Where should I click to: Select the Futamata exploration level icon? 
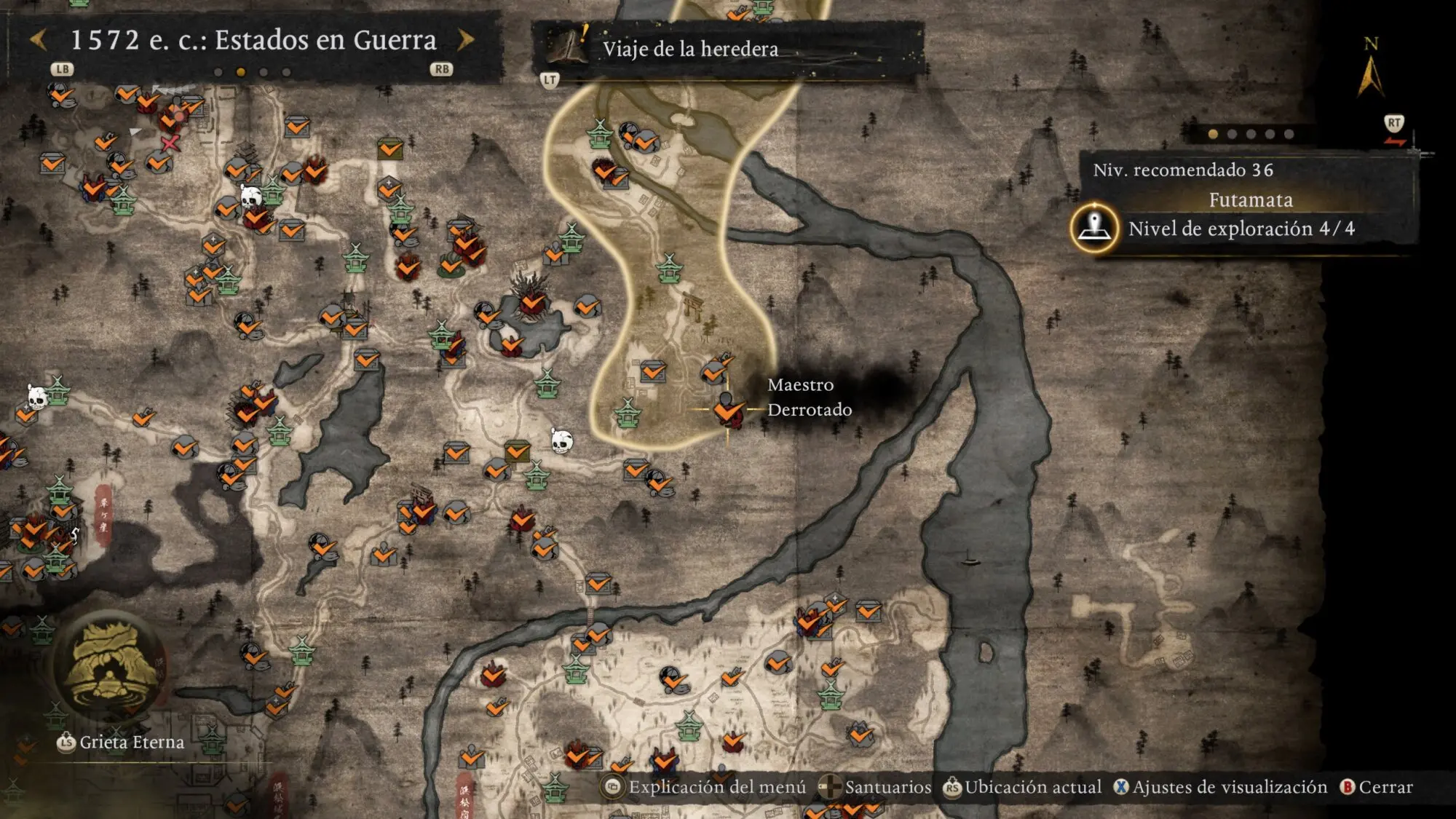pos(1094,228)
